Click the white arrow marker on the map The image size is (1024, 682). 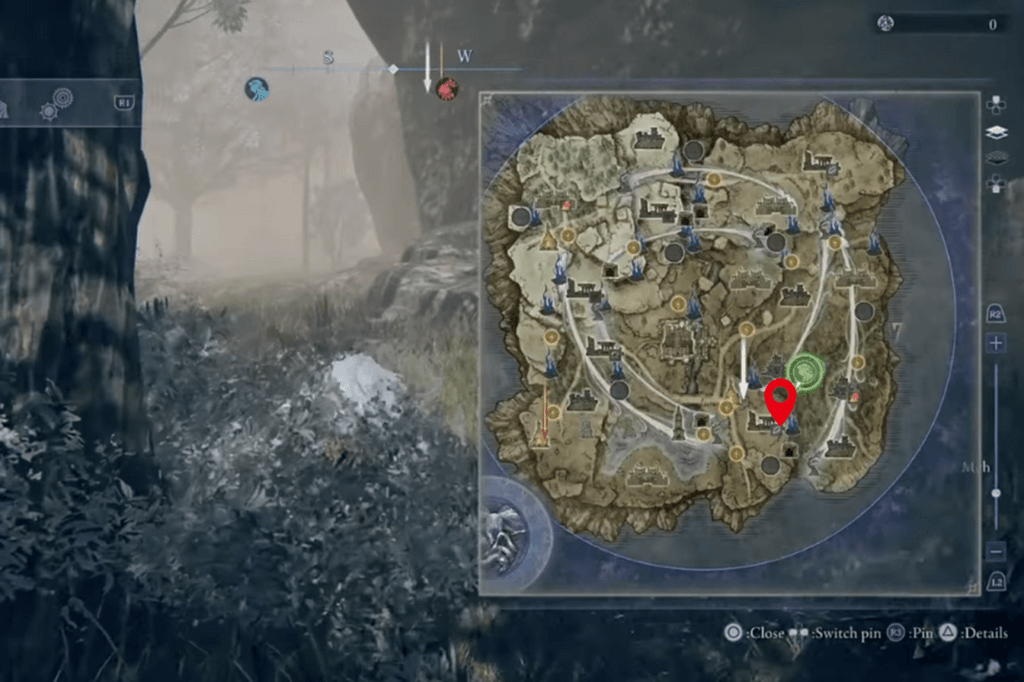point(743,380)
